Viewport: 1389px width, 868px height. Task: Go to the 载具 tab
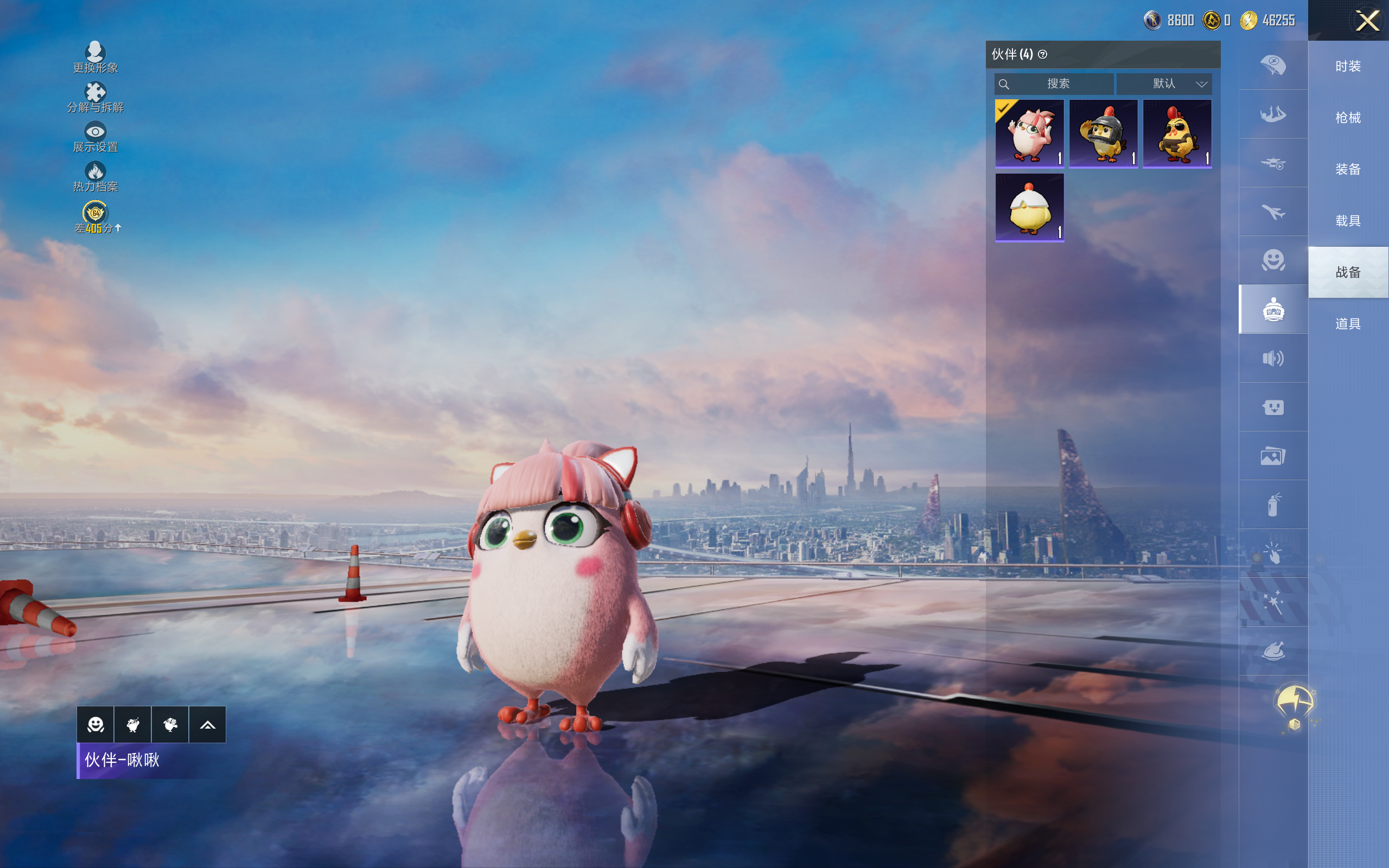1348,221
